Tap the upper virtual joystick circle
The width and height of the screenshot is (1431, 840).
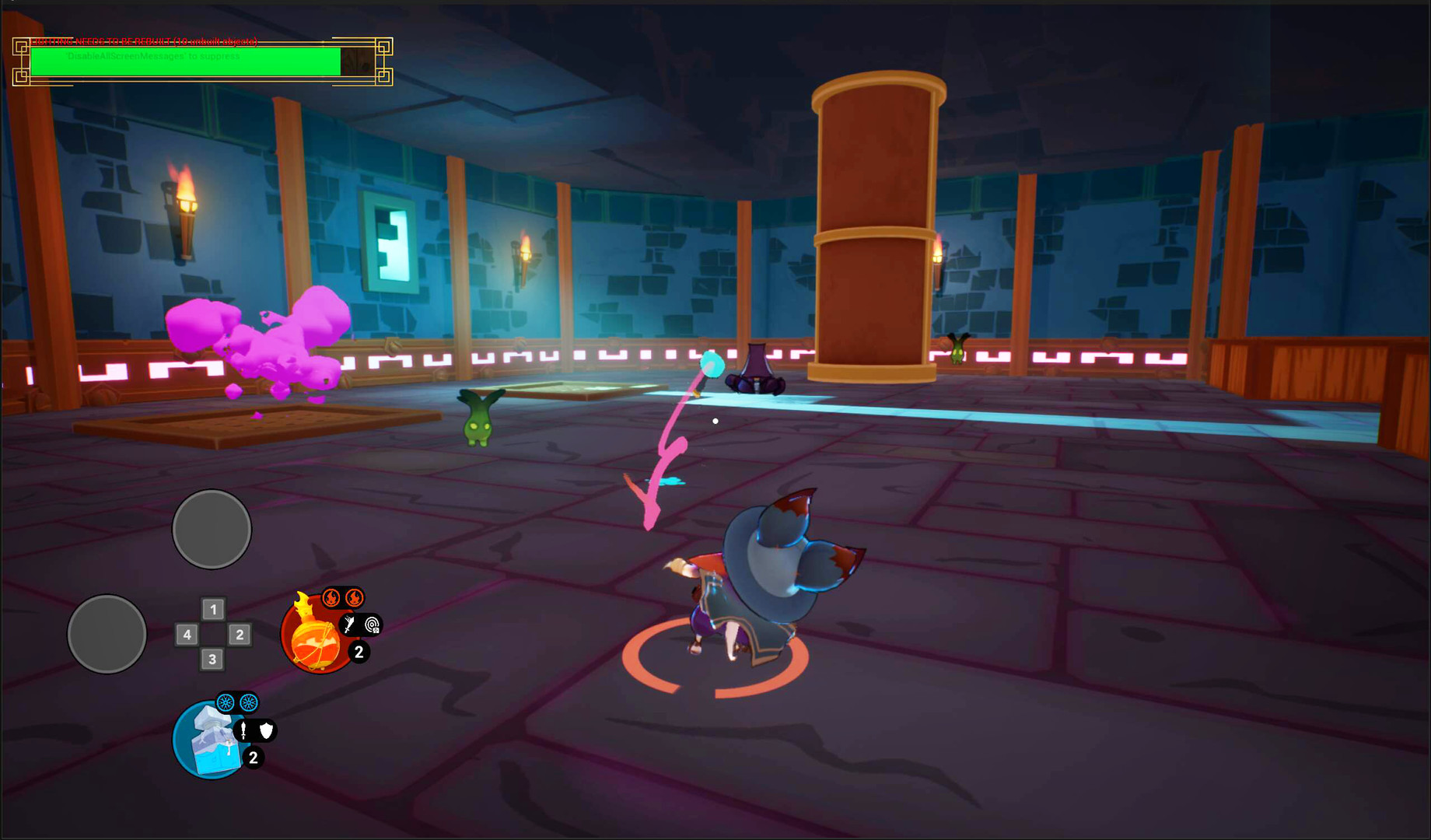coord(212,529)
